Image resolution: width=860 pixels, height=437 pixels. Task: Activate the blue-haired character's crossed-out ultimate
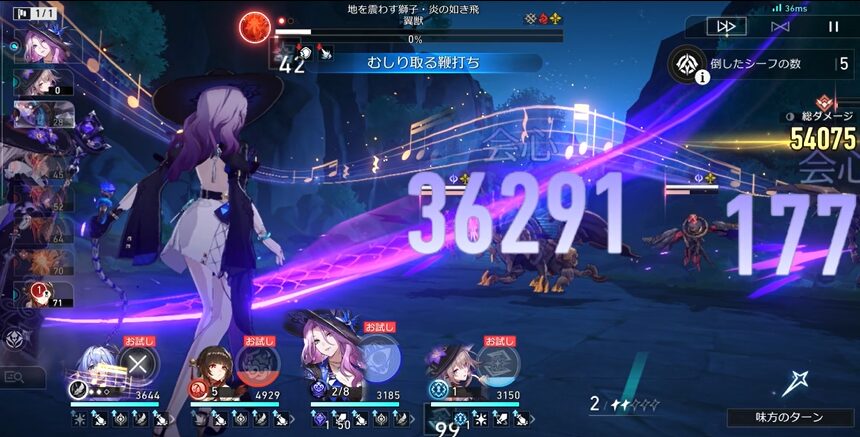[x=139, y=360]
